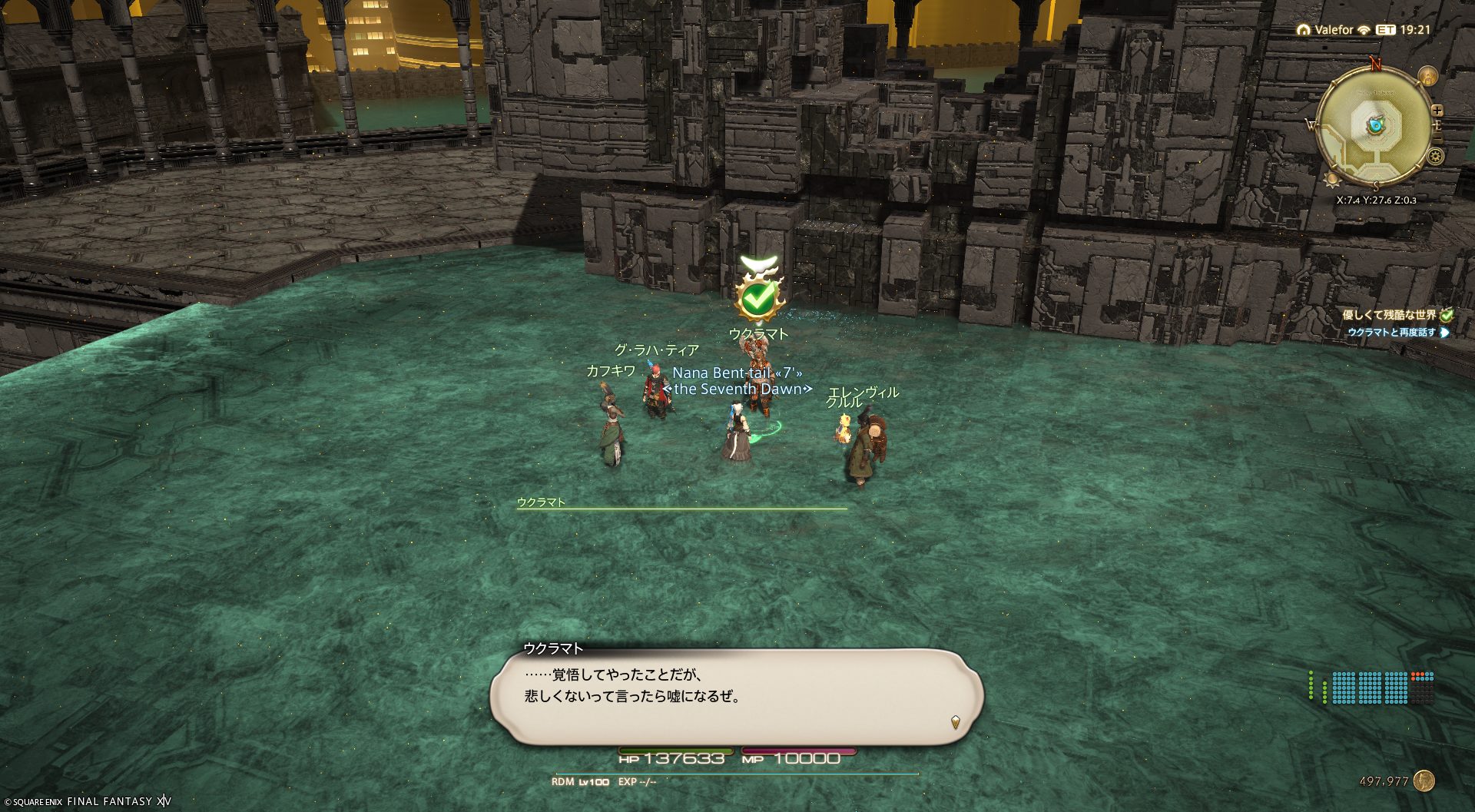Screen dimensions: 1475x812
Task: Check the sun weather icon by the minimap
Action: pyautogui.click(x=1332, y=179)
